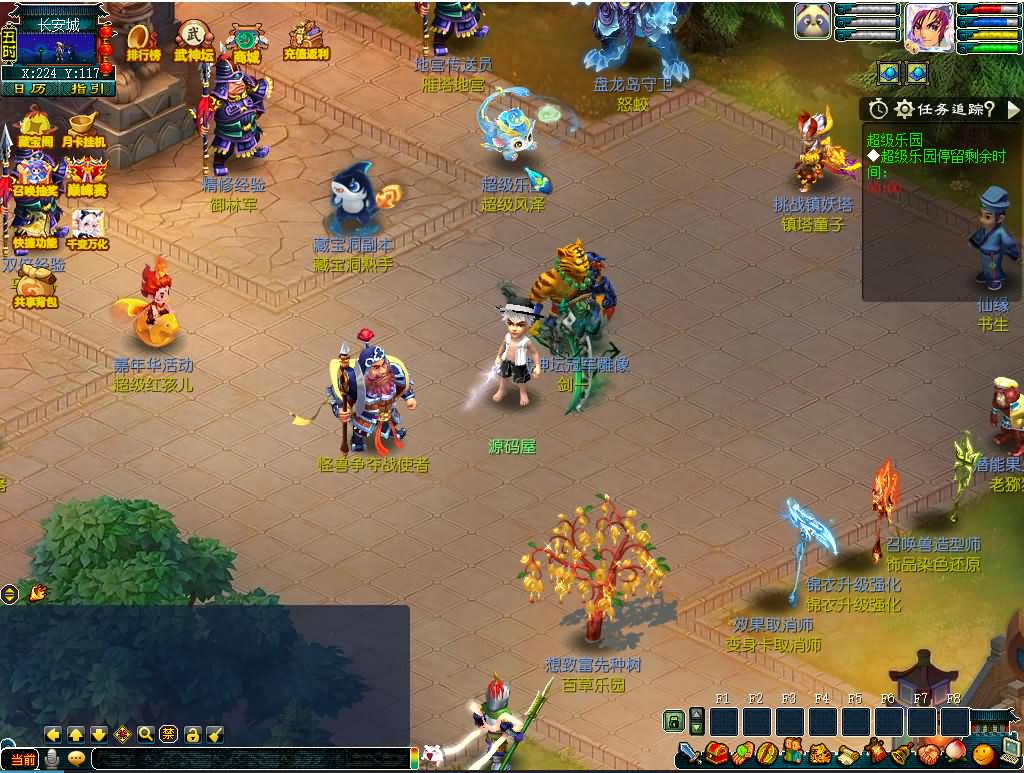The width and height of the screenshot is (1024, 773).
Task: Click the 指引 guide button
Action: pos(88,89)
